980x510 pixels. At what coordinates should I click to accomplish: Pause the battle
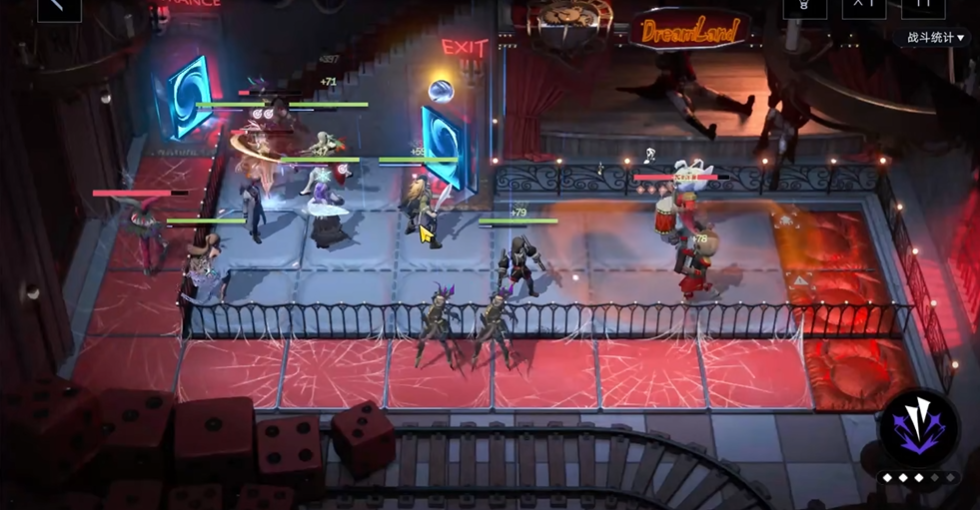point(922,7)
